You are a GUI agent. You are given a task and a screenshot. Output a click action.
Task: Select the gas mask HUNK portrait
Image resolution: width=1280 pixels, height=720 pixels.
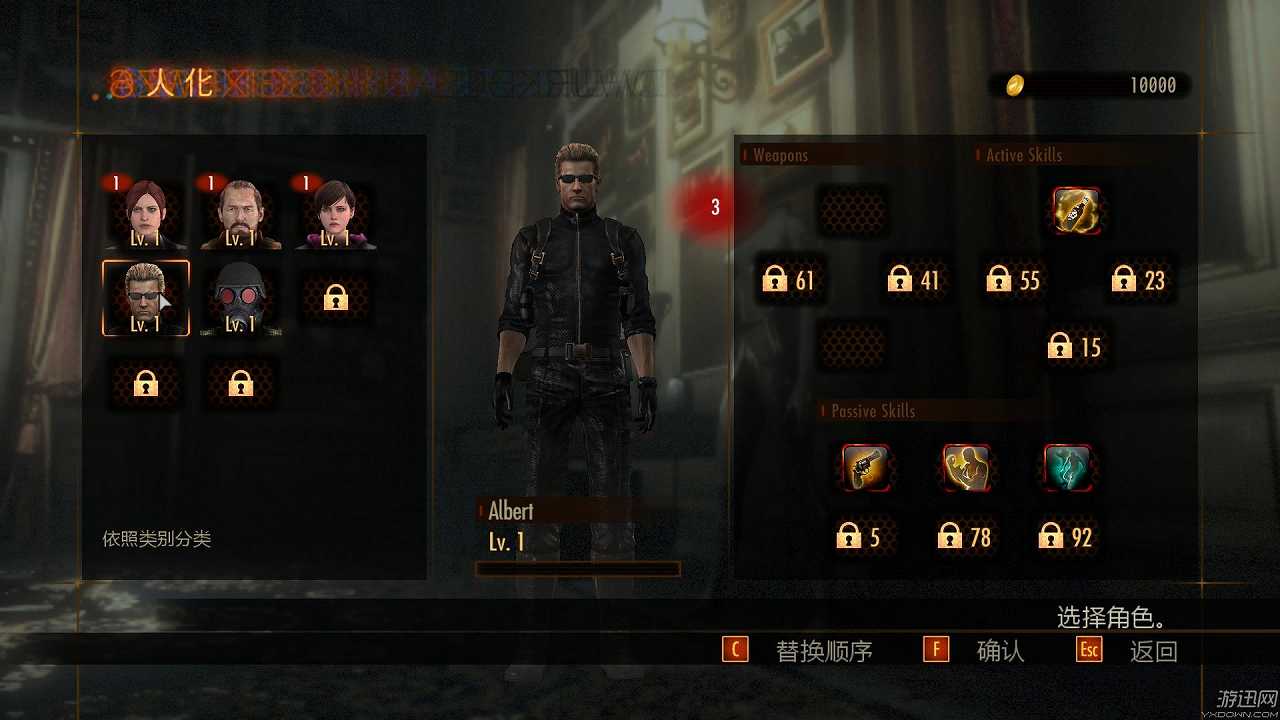point(240,298)
